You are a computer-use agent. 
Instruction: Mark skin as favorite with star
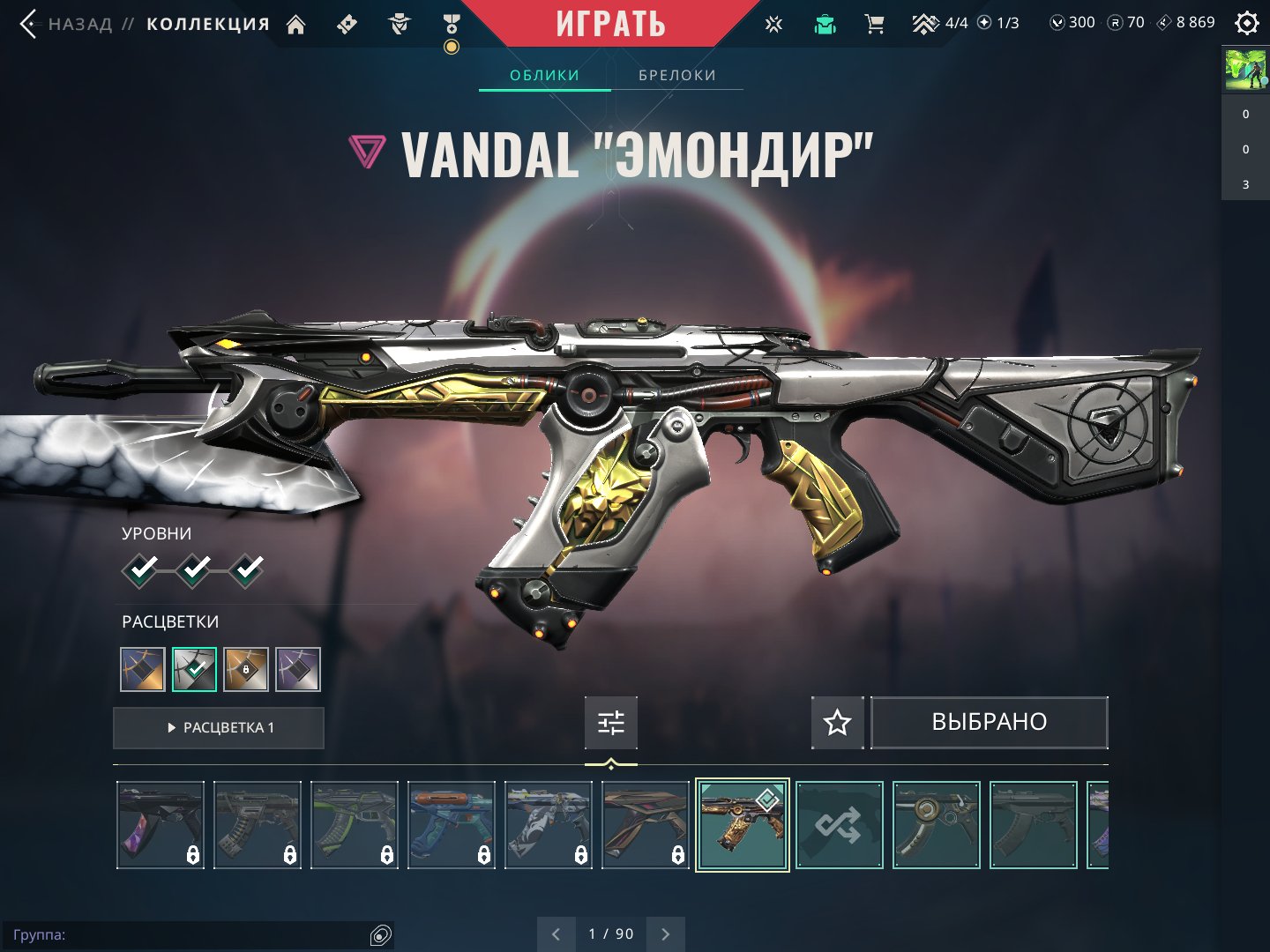point(837,723)
